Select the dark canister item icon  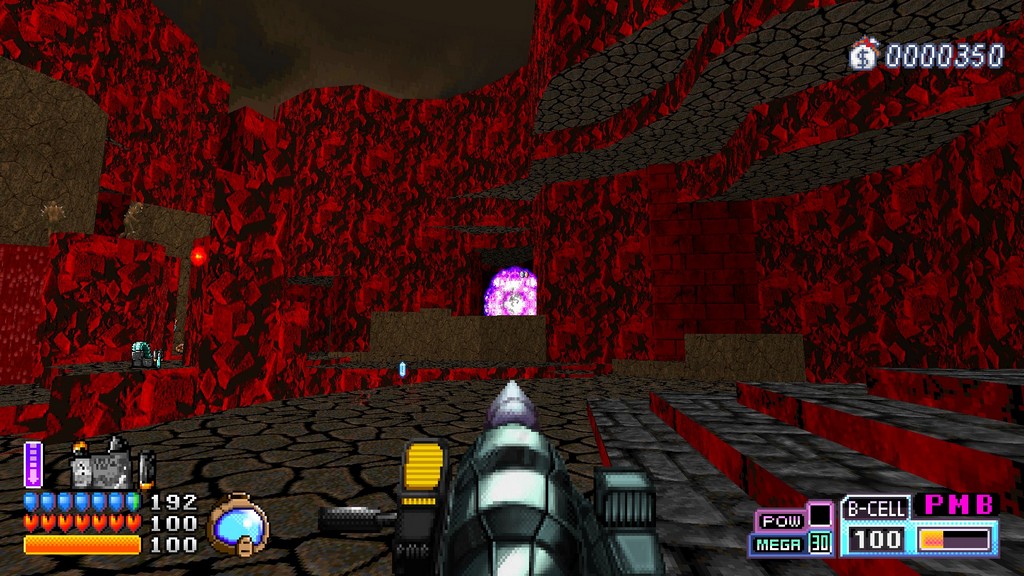[147, 467]
